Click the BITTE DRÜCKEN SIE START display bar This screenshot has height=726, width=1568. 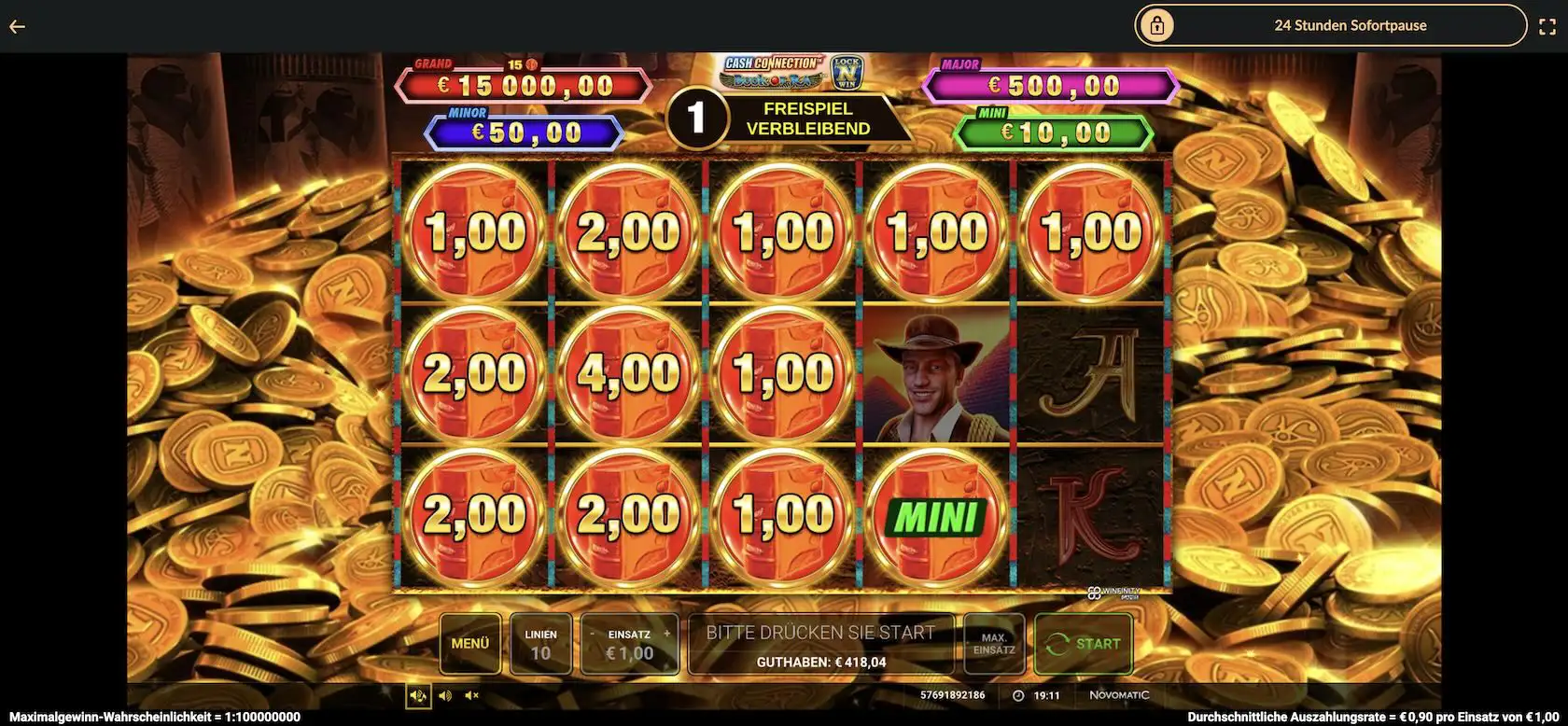[x=821, y=643]
